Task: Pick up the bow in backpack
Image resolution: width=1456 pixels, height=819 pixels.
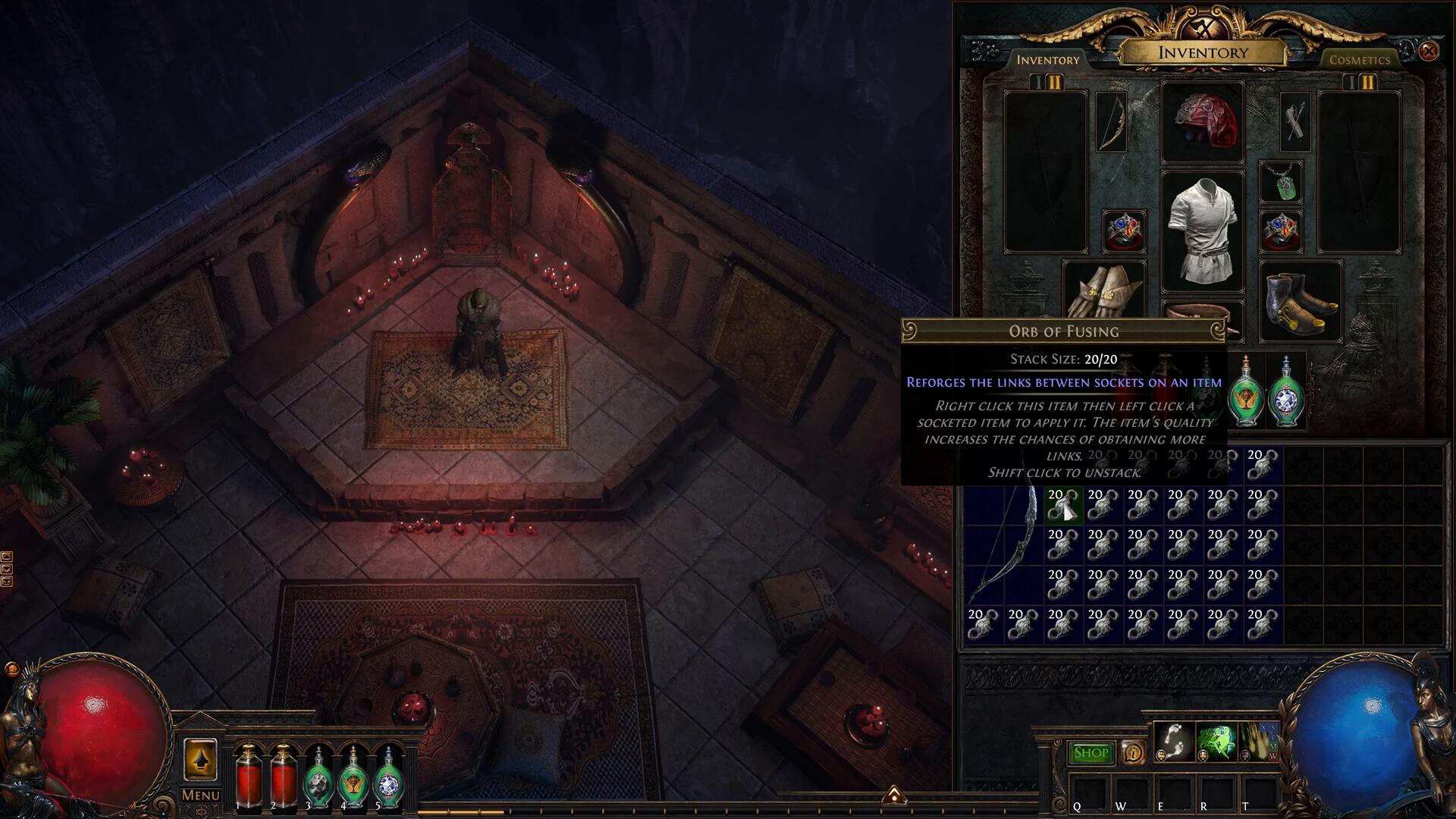Action: coord(1004,544)
